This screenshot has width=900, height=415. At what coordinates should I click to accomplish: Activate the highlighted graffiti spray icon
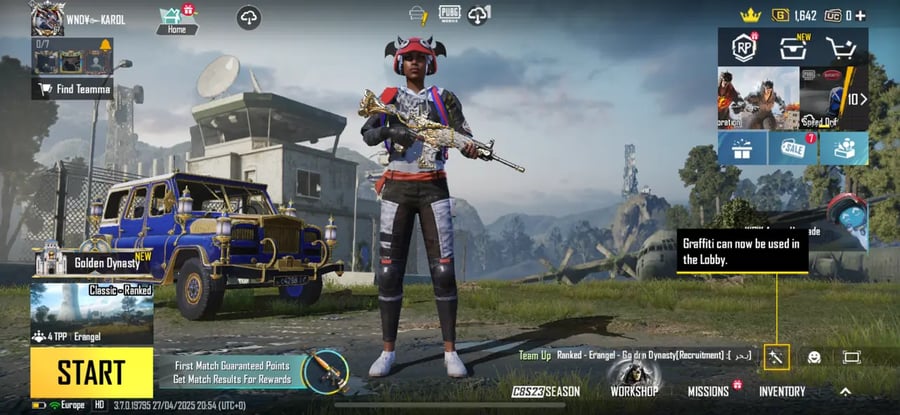click(777, 357)
